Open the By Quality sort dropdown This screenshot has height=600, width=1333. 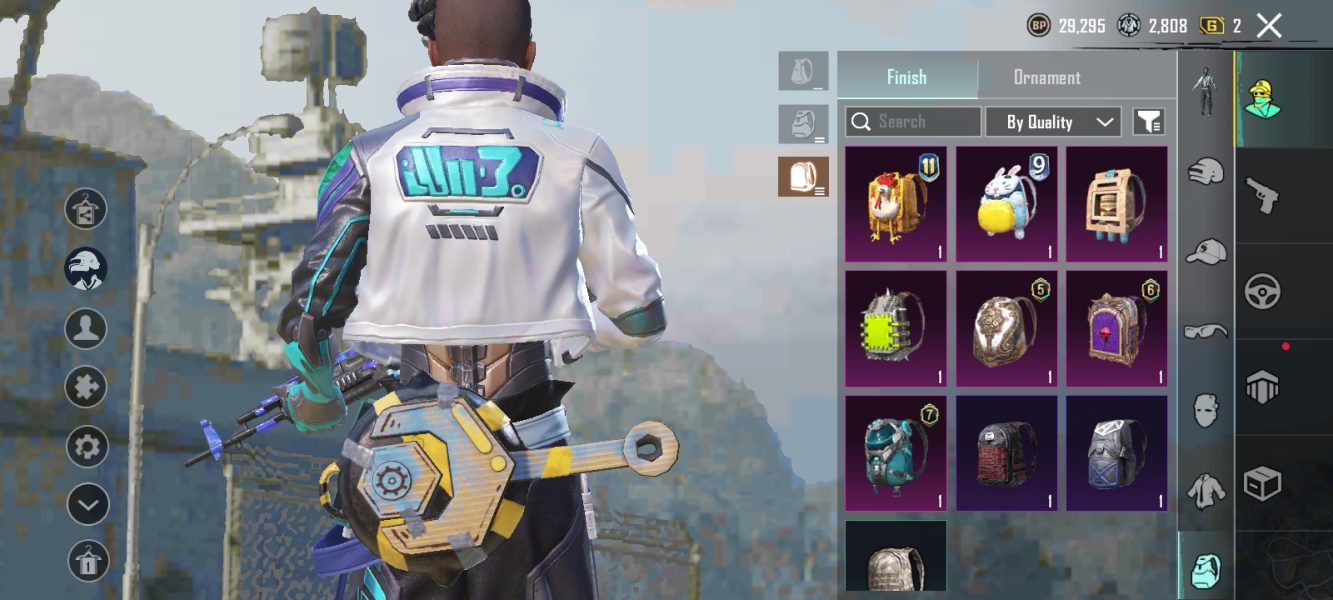[x=1052, y=122]
